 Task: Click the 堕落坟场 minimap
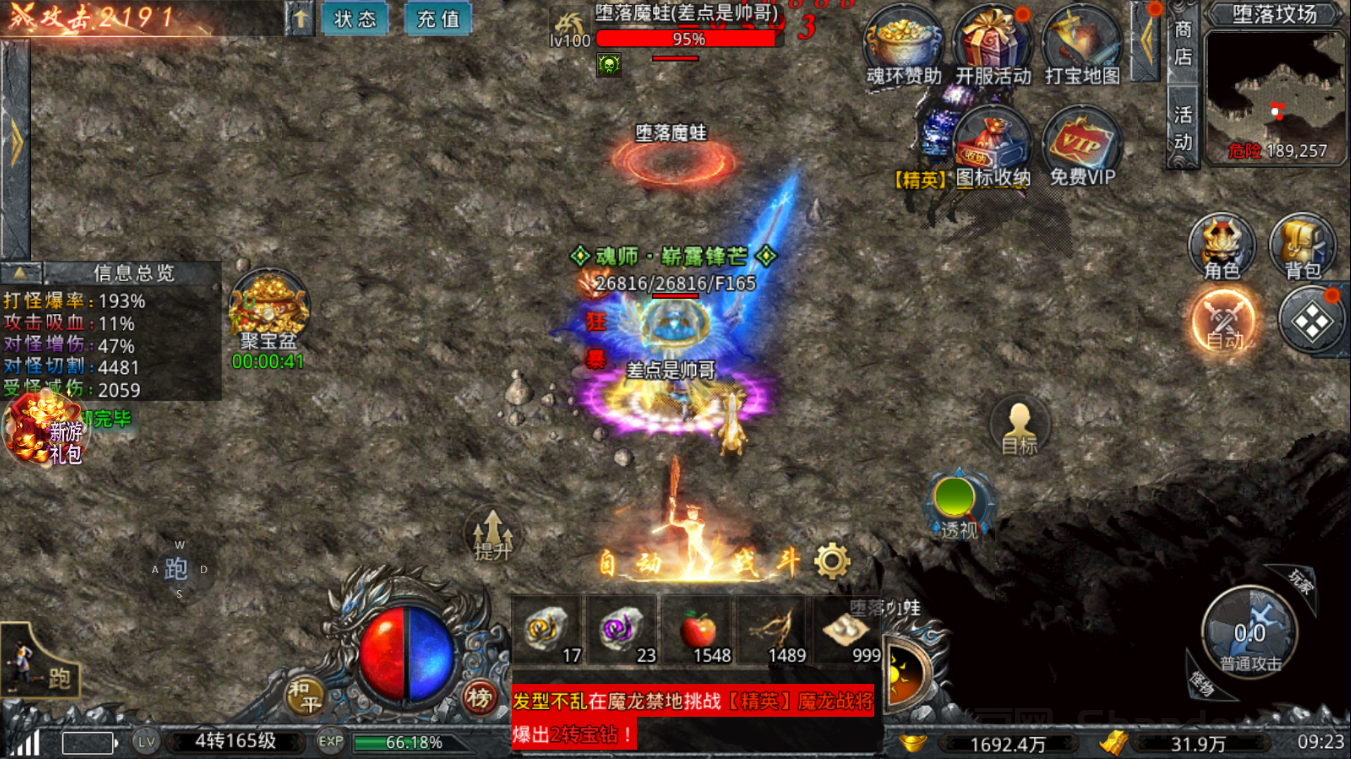[1275, 95]
